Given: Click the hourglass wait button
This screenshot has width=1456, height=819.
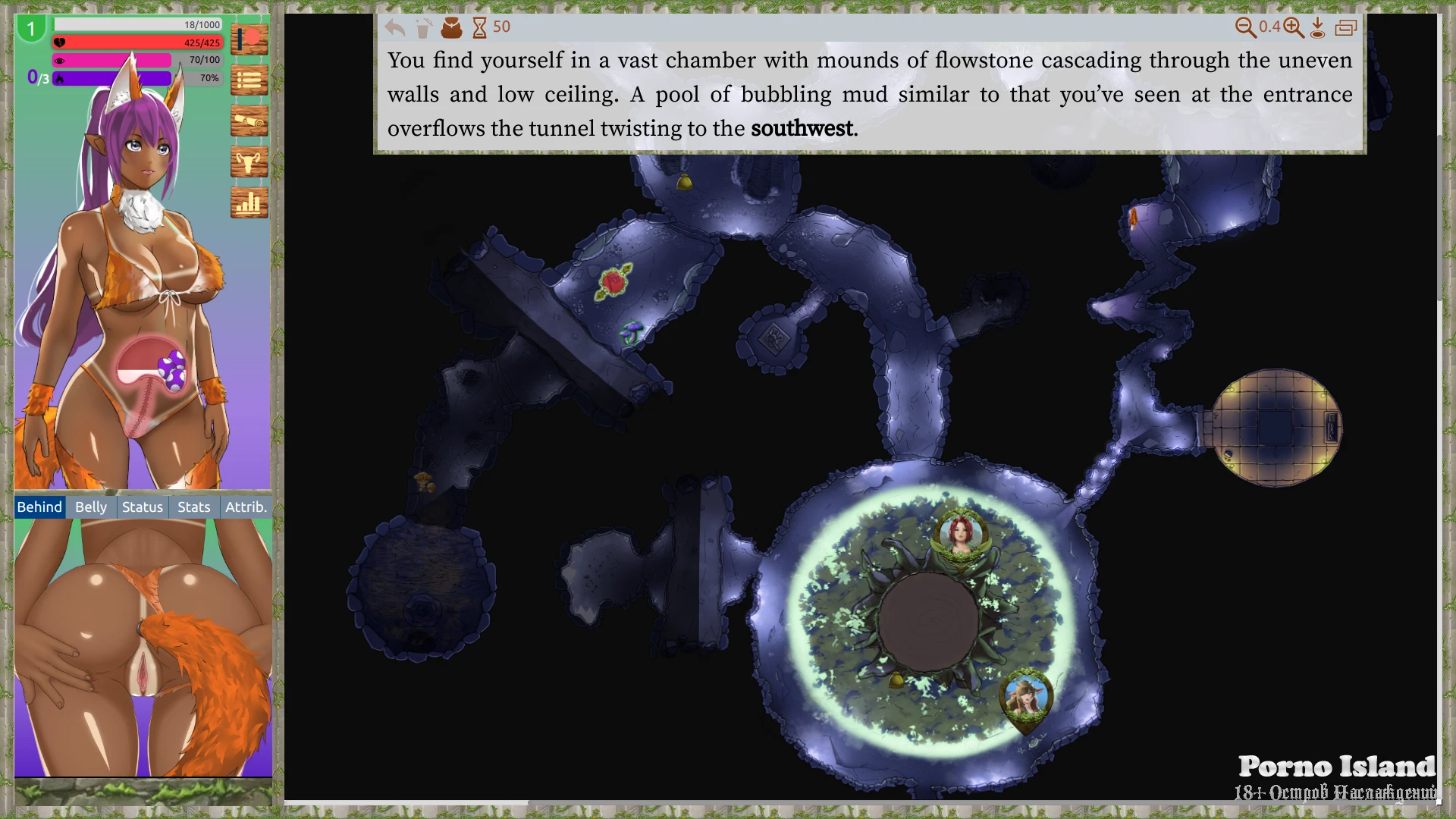Looking at the screenshot, I should click(x=479, y=28).
